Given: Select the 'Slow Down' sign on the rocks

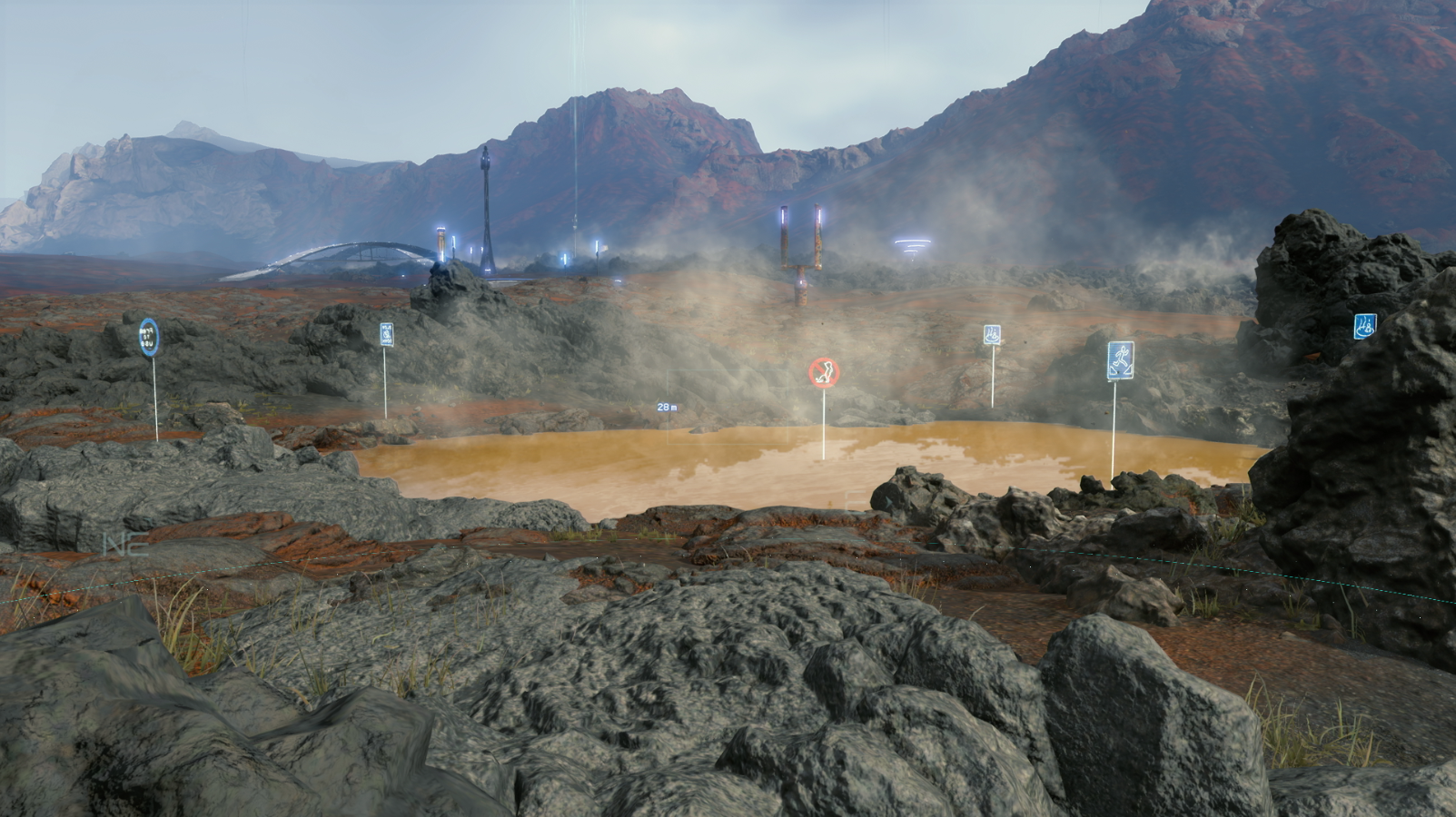Looking at the screenshot, I should [386, 334].
